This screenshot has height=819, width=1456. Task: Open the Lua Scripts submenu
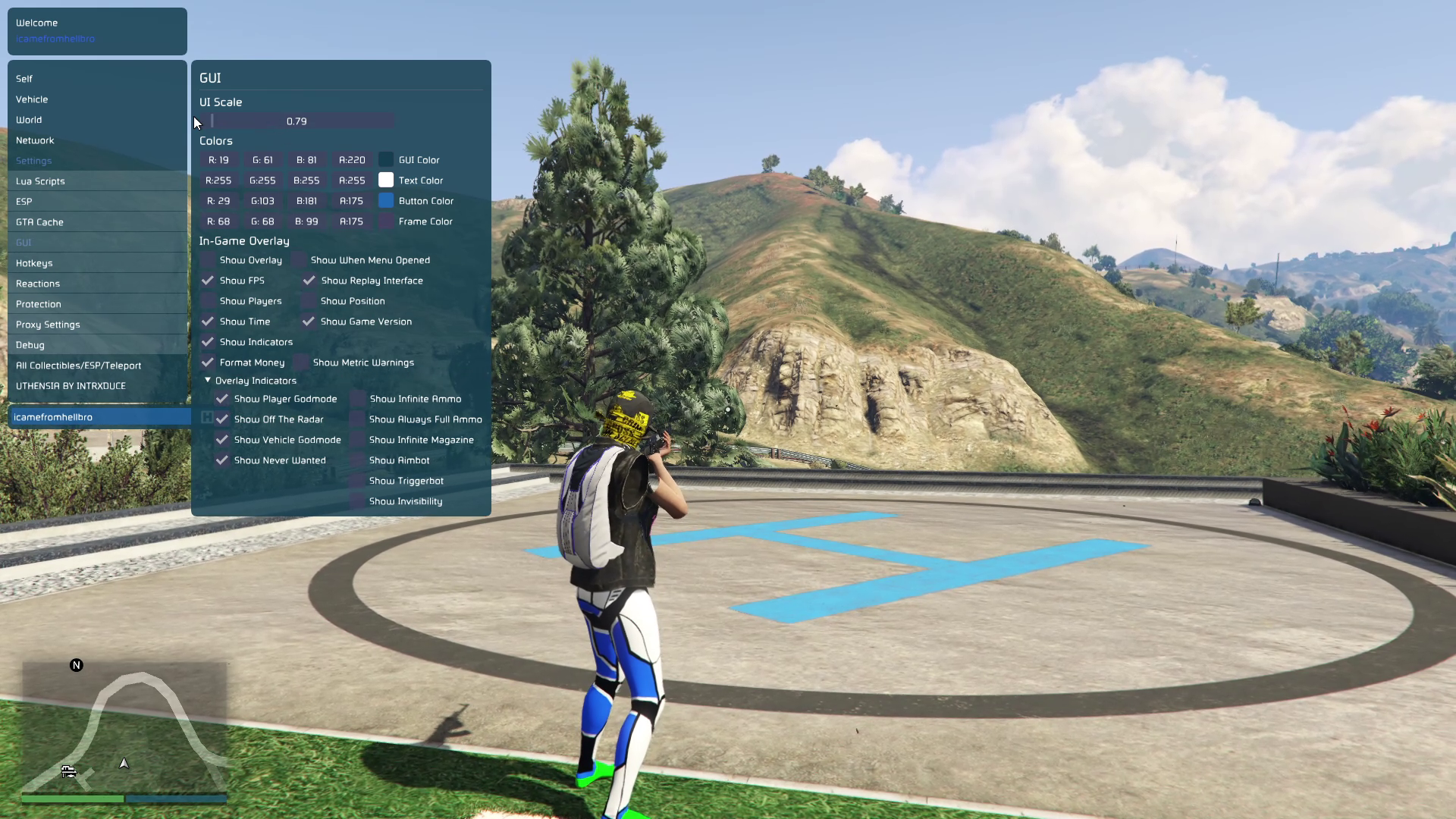coord(40,181)
